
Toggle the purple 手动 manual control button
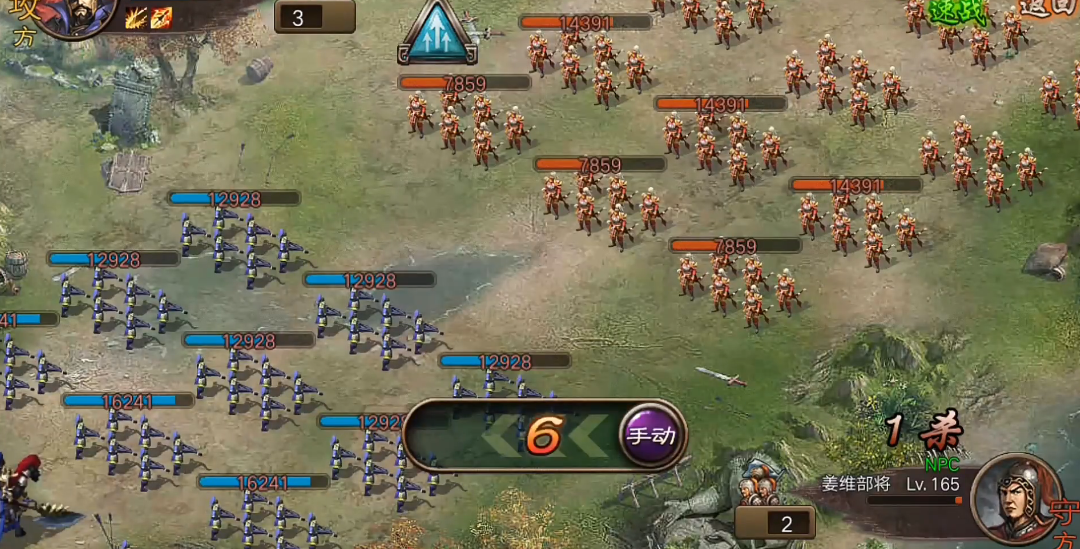click(650, 436)
